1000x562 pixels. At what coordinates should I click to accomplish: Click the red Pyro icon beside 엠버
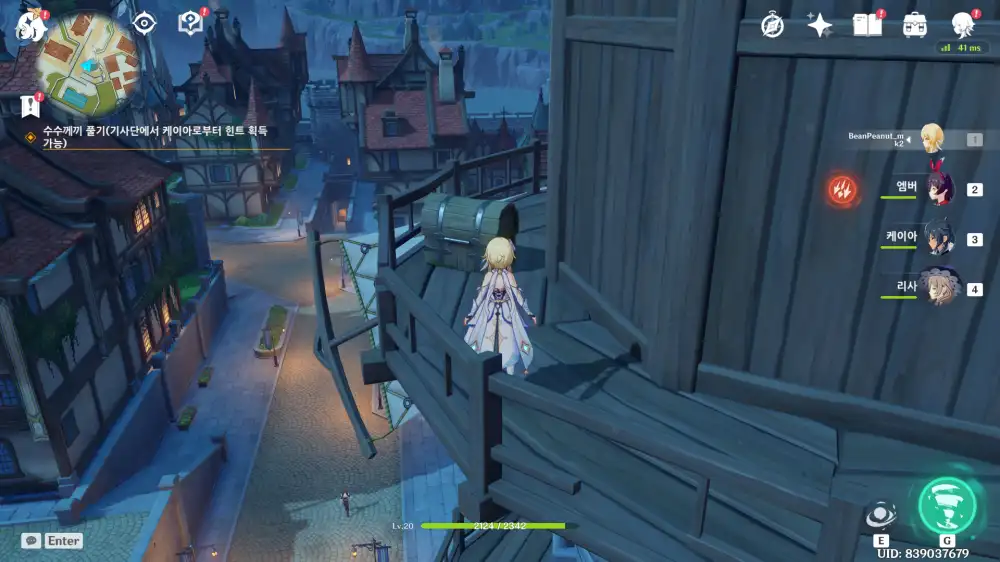pyautogui.click(x=842, y=188)
